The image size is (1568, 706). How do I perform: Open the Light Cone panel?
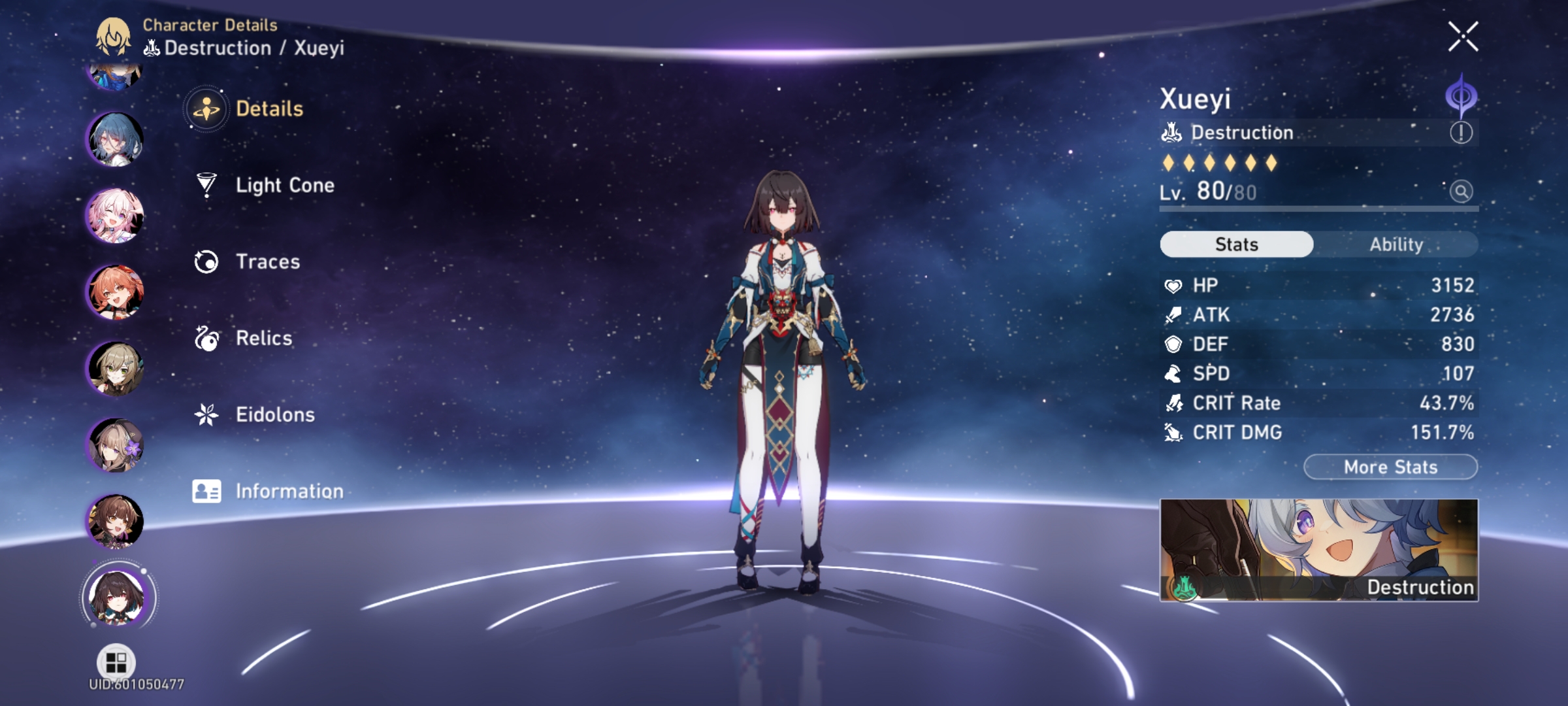(x=284, y=185)
